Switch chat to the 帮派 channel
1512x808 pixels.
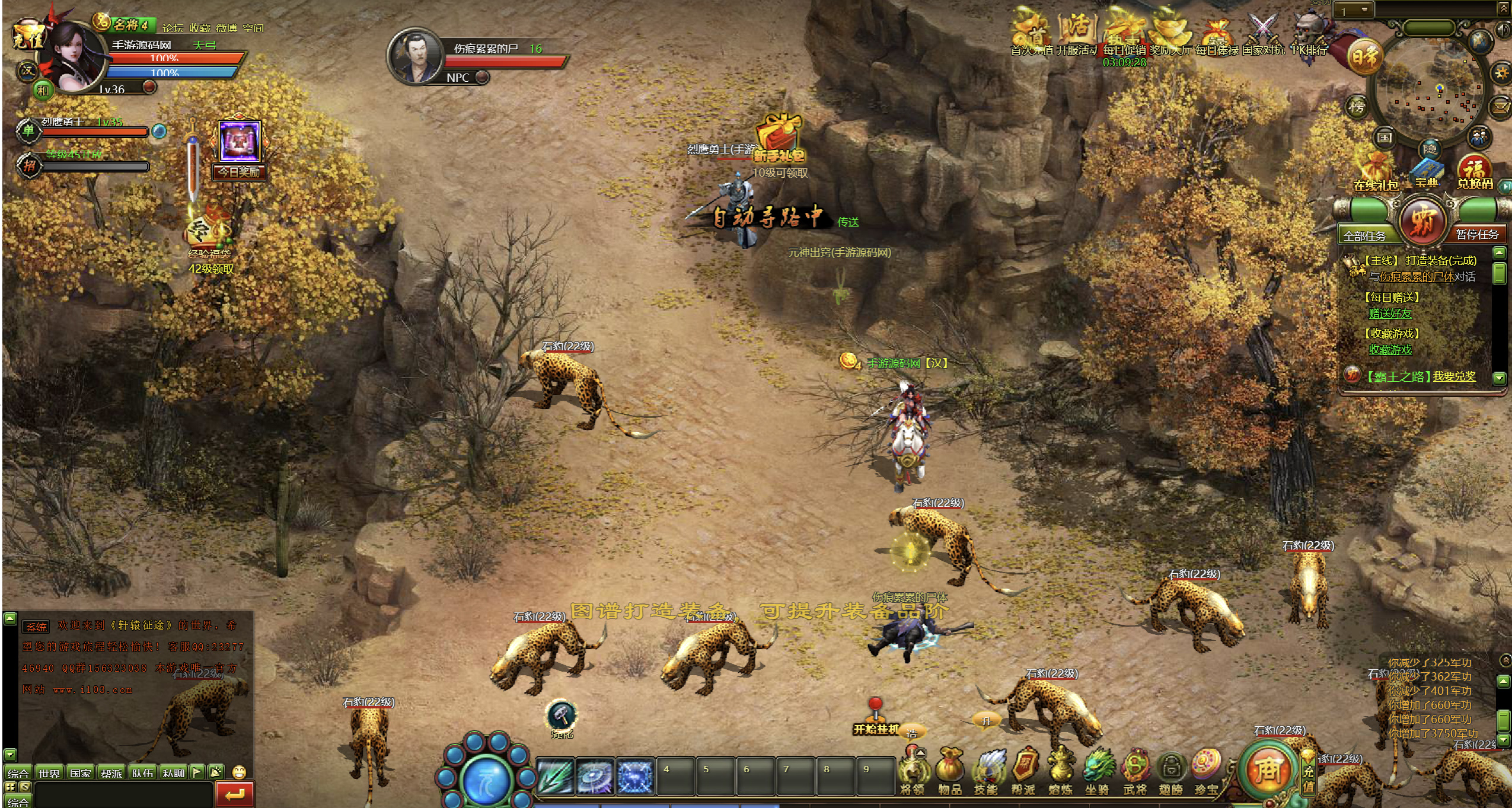(x=111, y=773)
